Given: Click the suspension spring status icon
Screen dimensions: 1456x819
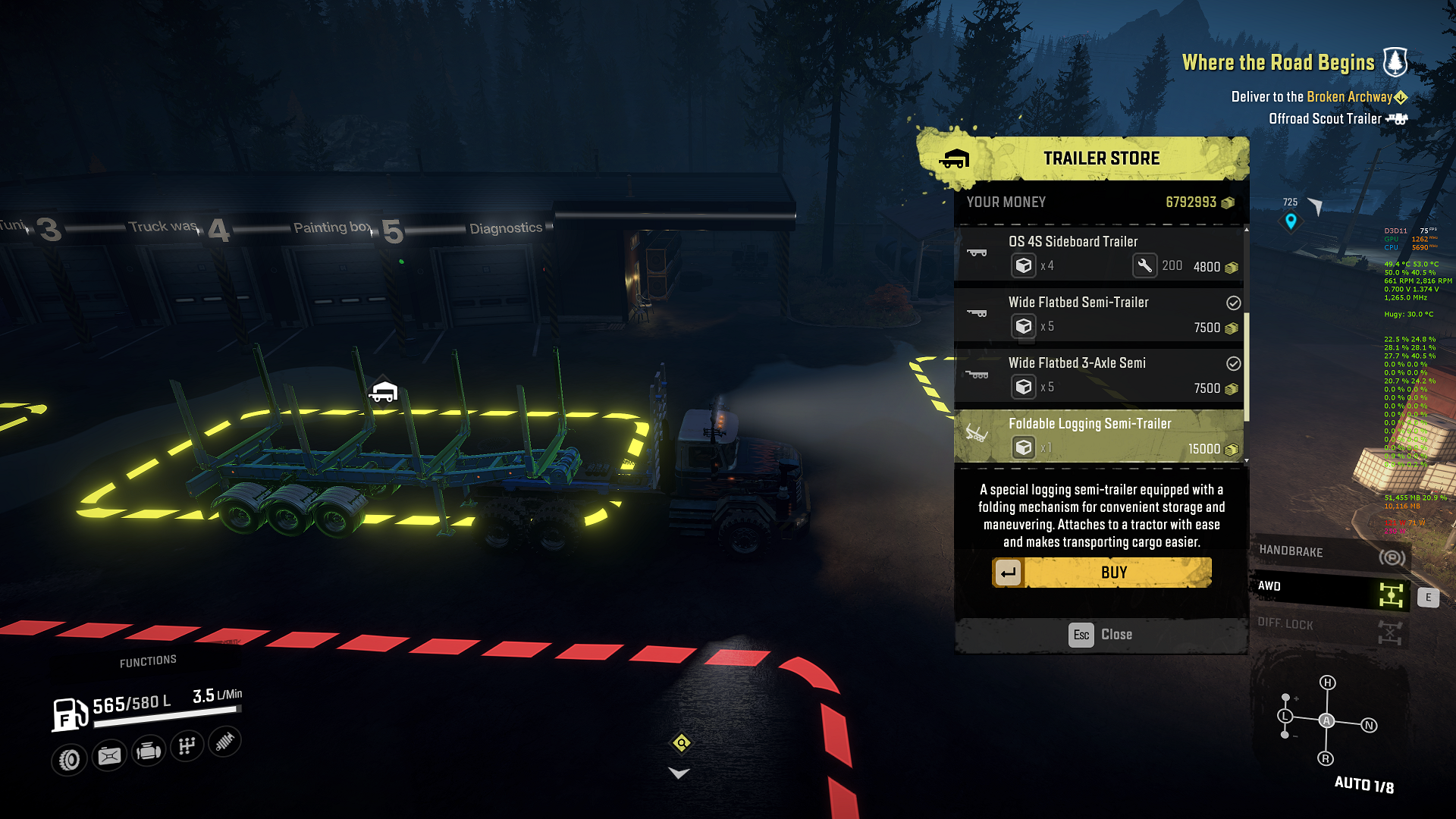Looking at the screenshot, I should (224, 741).
